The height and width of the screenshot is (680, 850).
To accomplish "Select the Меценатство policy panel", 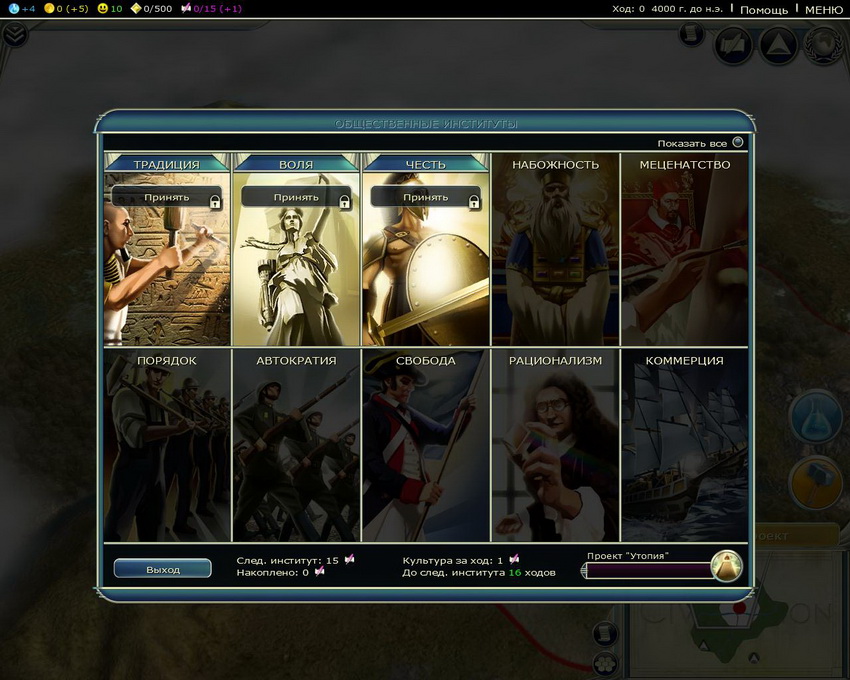I will [x=685, y=250].
